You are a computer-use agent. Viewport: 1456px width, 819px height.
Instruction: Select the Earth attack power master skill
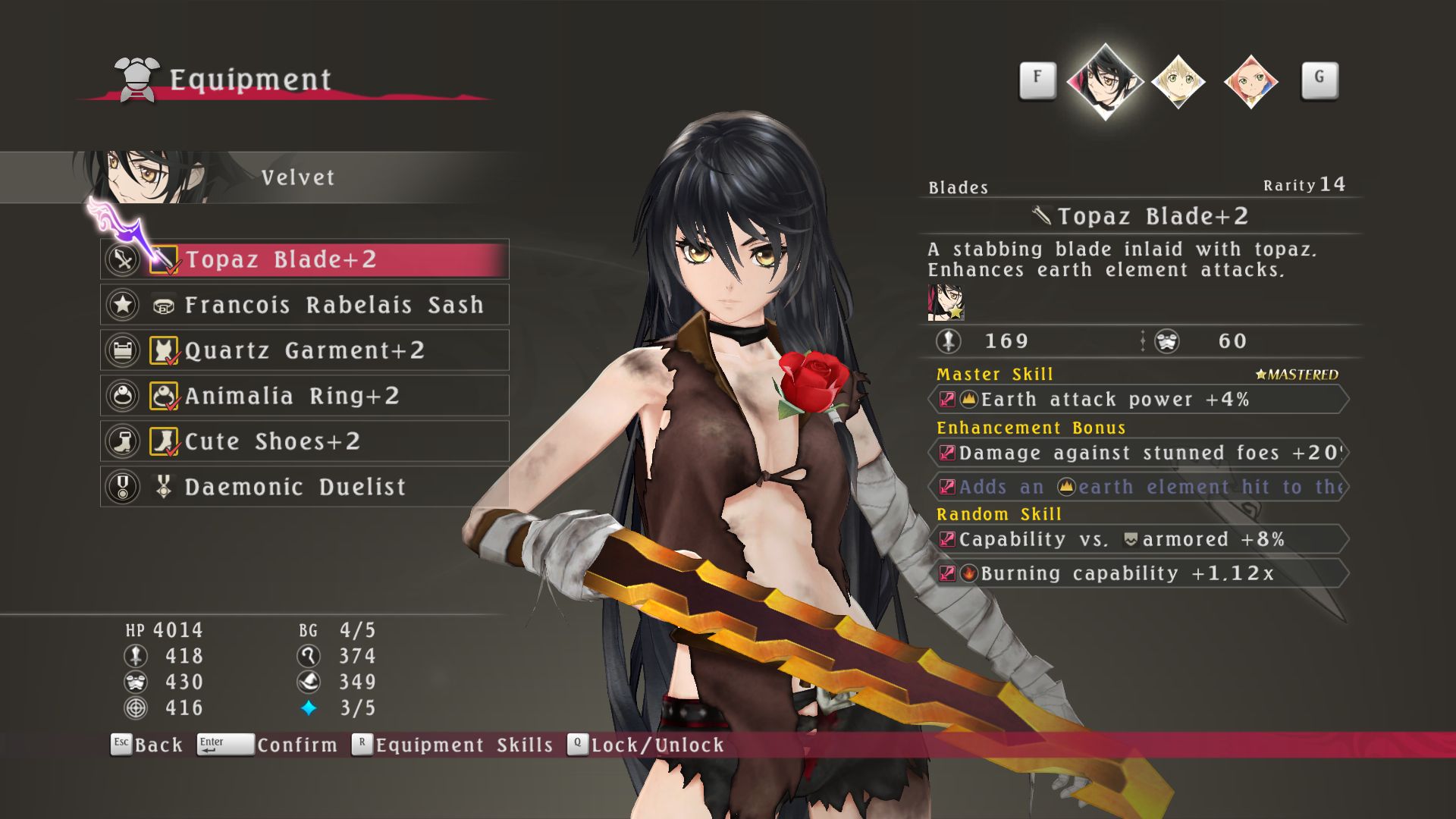point(1137,400)
